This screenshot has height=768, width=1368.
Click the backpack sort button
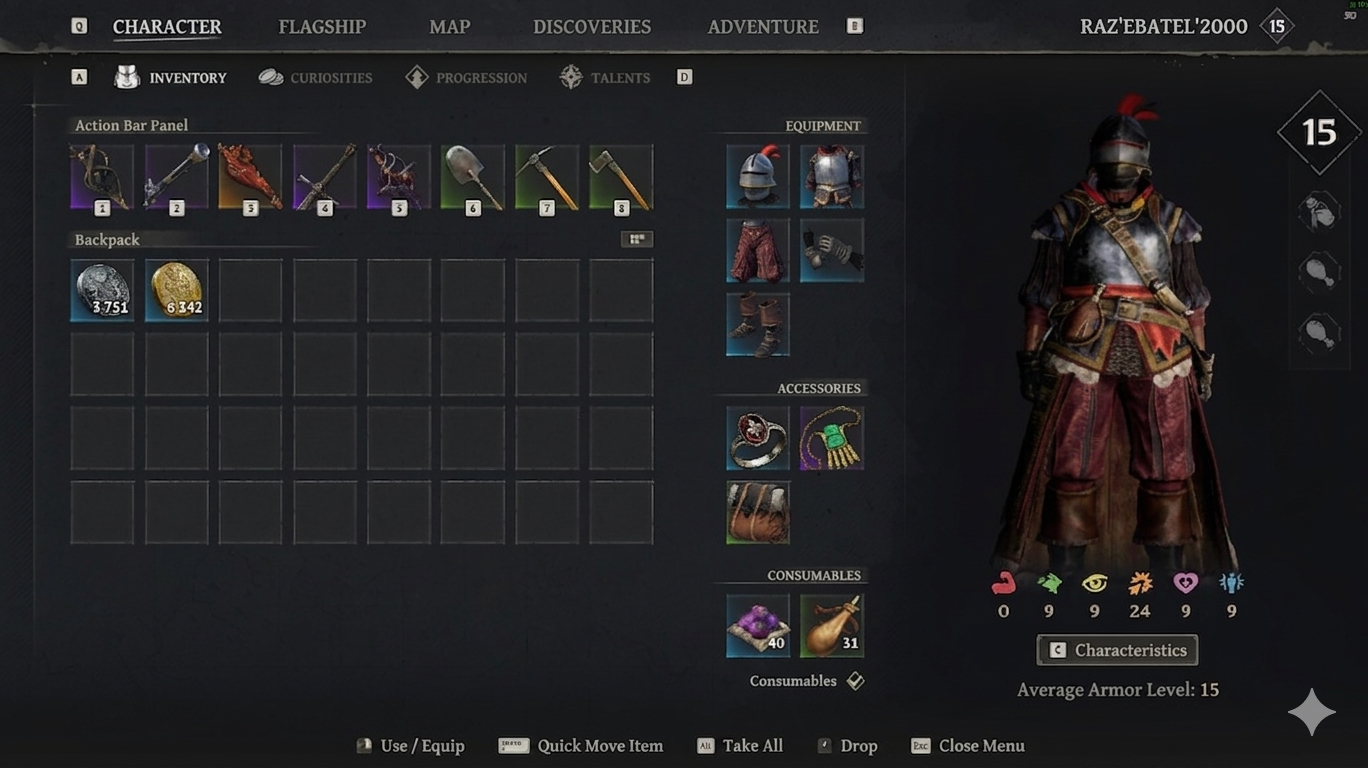(636, 239)
